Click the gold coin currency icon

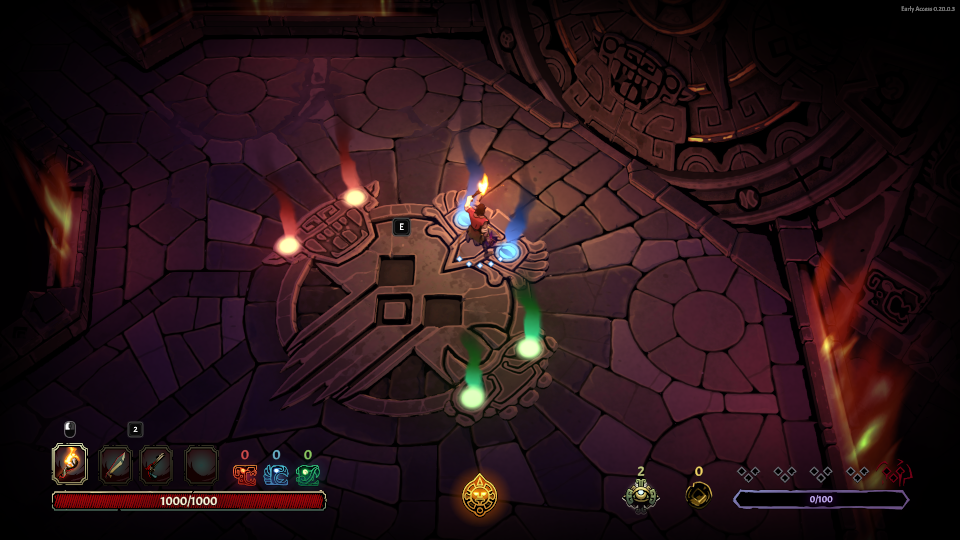click(698, 494)
